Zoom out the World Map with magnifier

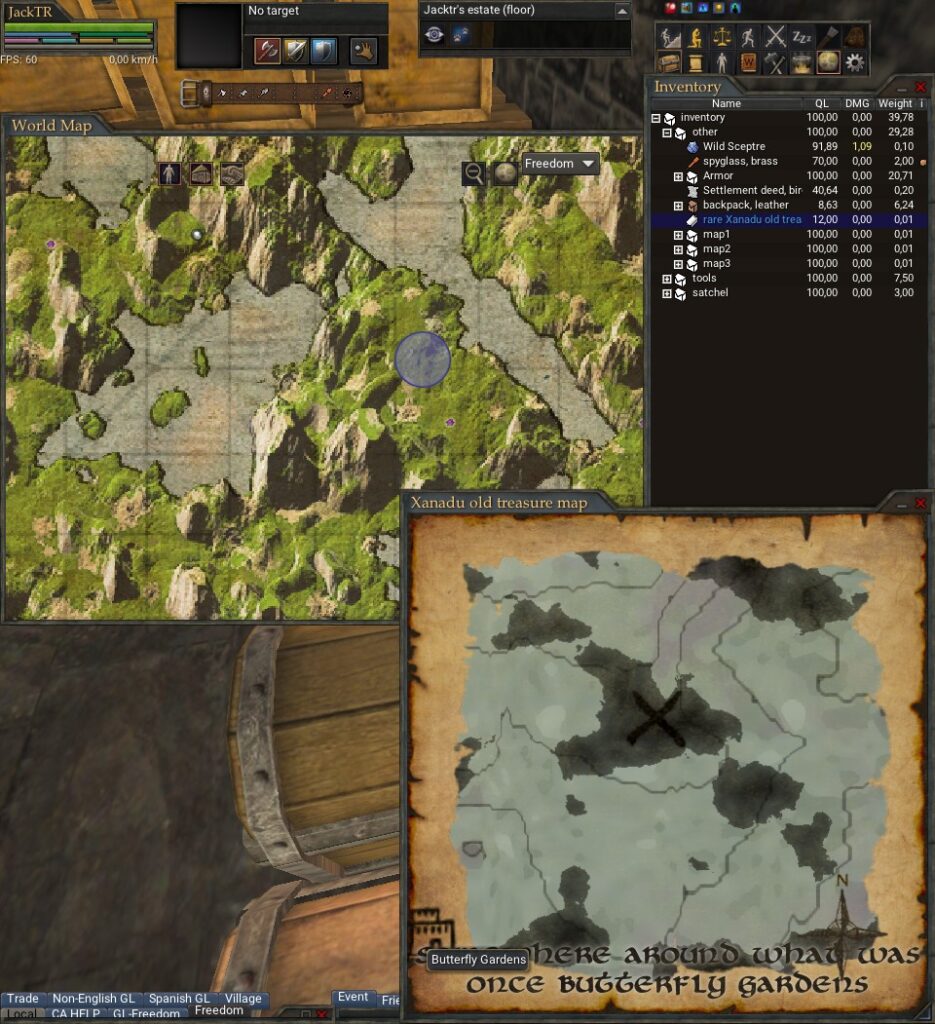coord(474,173)
